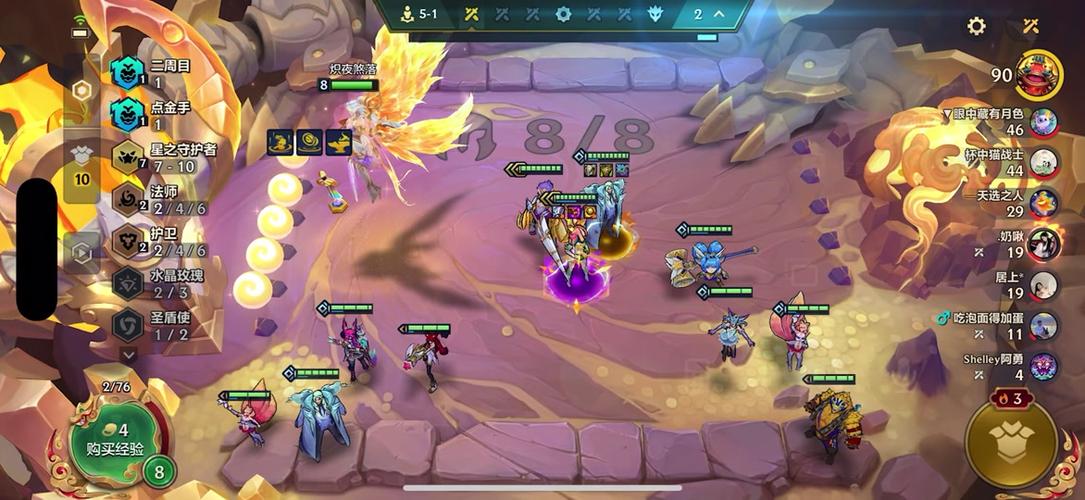Scout player 杯中猫战士's board
This screenshot has height=500, width=1085.
(x=1043, y=162)
